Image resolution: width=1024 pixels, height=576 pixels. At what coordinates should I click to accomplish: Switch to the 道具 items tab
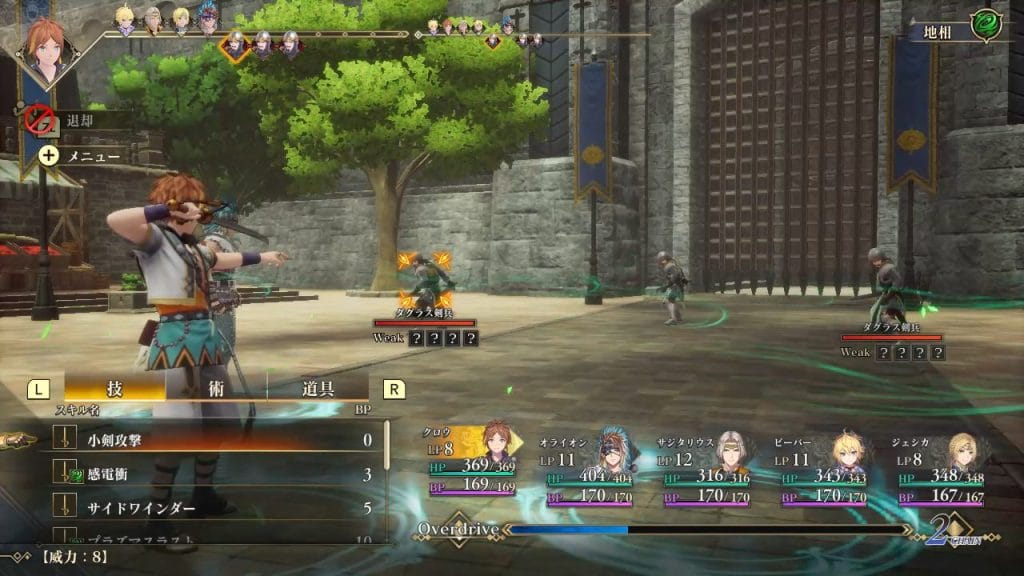(x=318, y=389)
